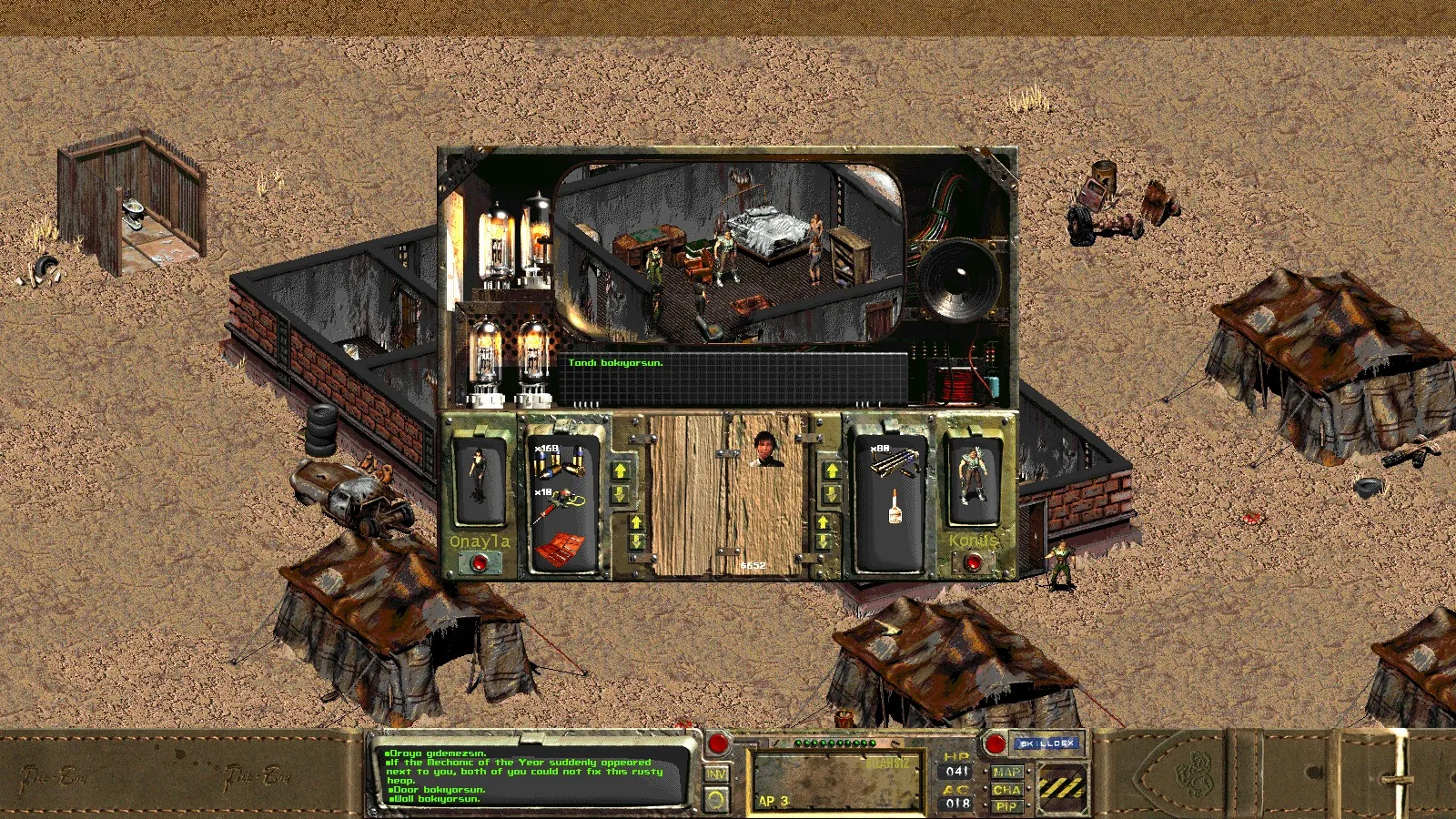Open the INV inventory button
This screenshot has width=1456, height=819.
(x=717, y=773)
